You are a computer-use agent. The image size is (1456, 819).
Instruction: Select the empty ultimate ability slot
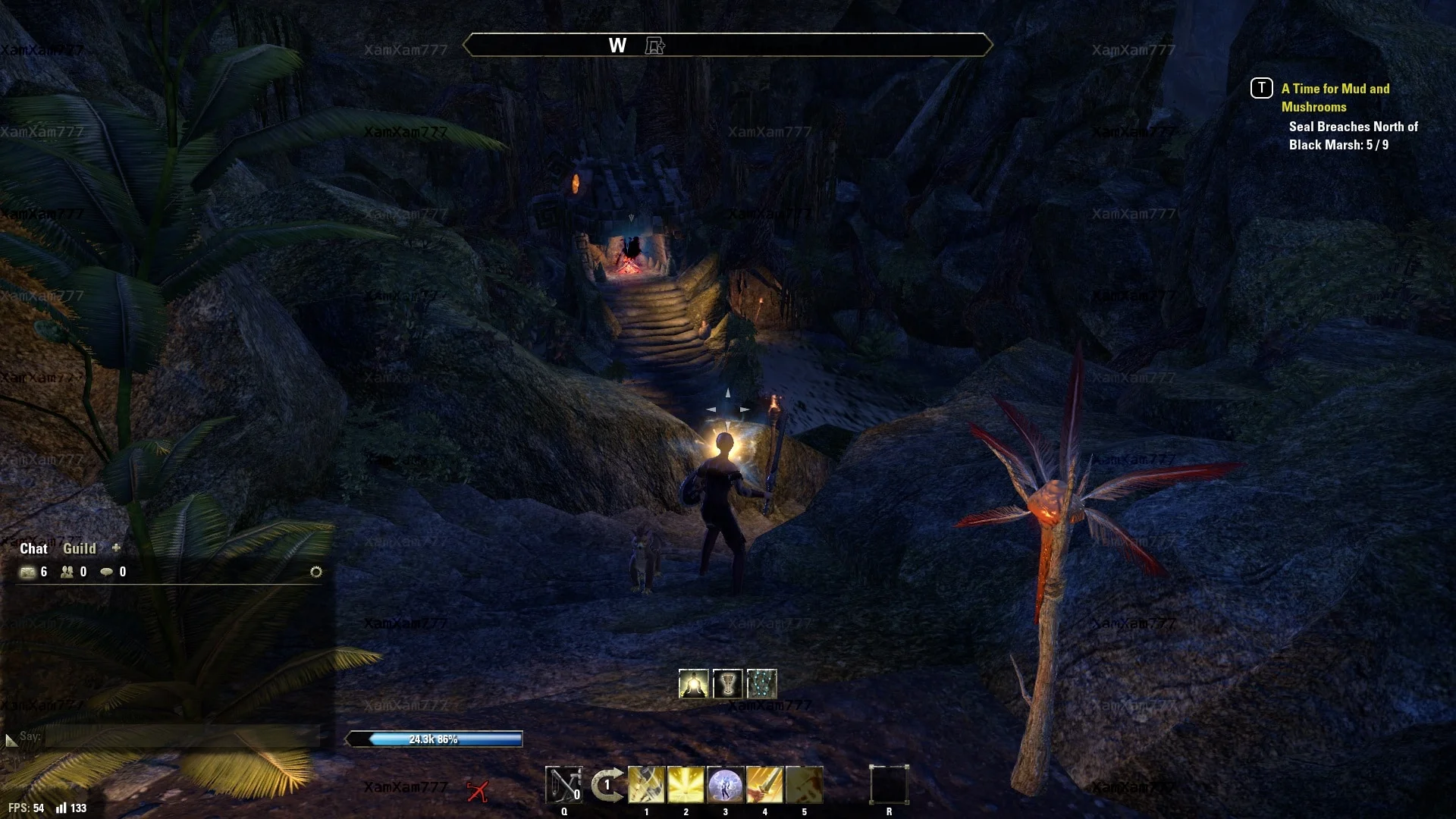tap(889, 784)
